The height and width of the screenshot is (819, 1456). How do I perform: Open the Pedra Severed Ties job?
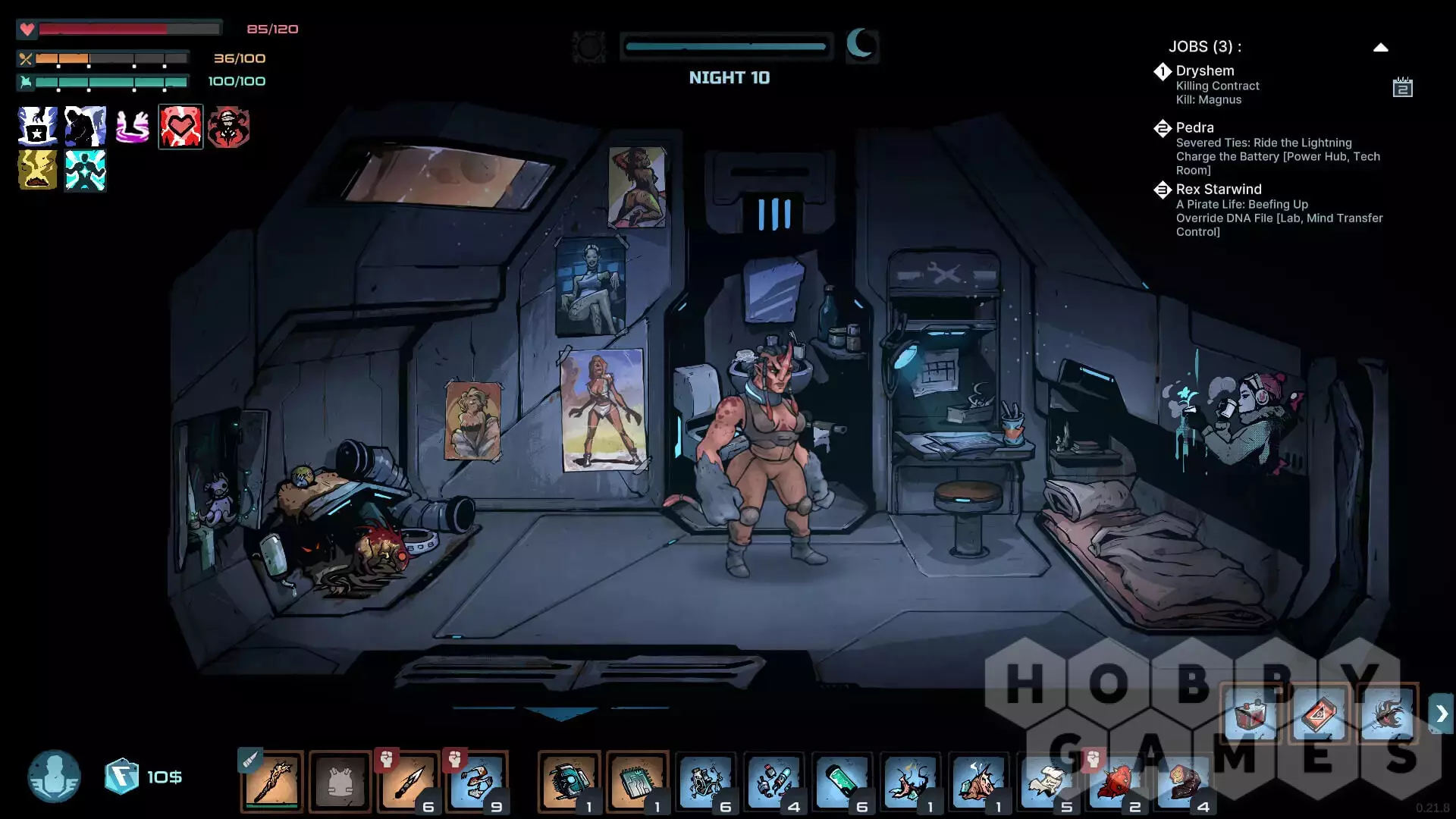click(1277, 148)
